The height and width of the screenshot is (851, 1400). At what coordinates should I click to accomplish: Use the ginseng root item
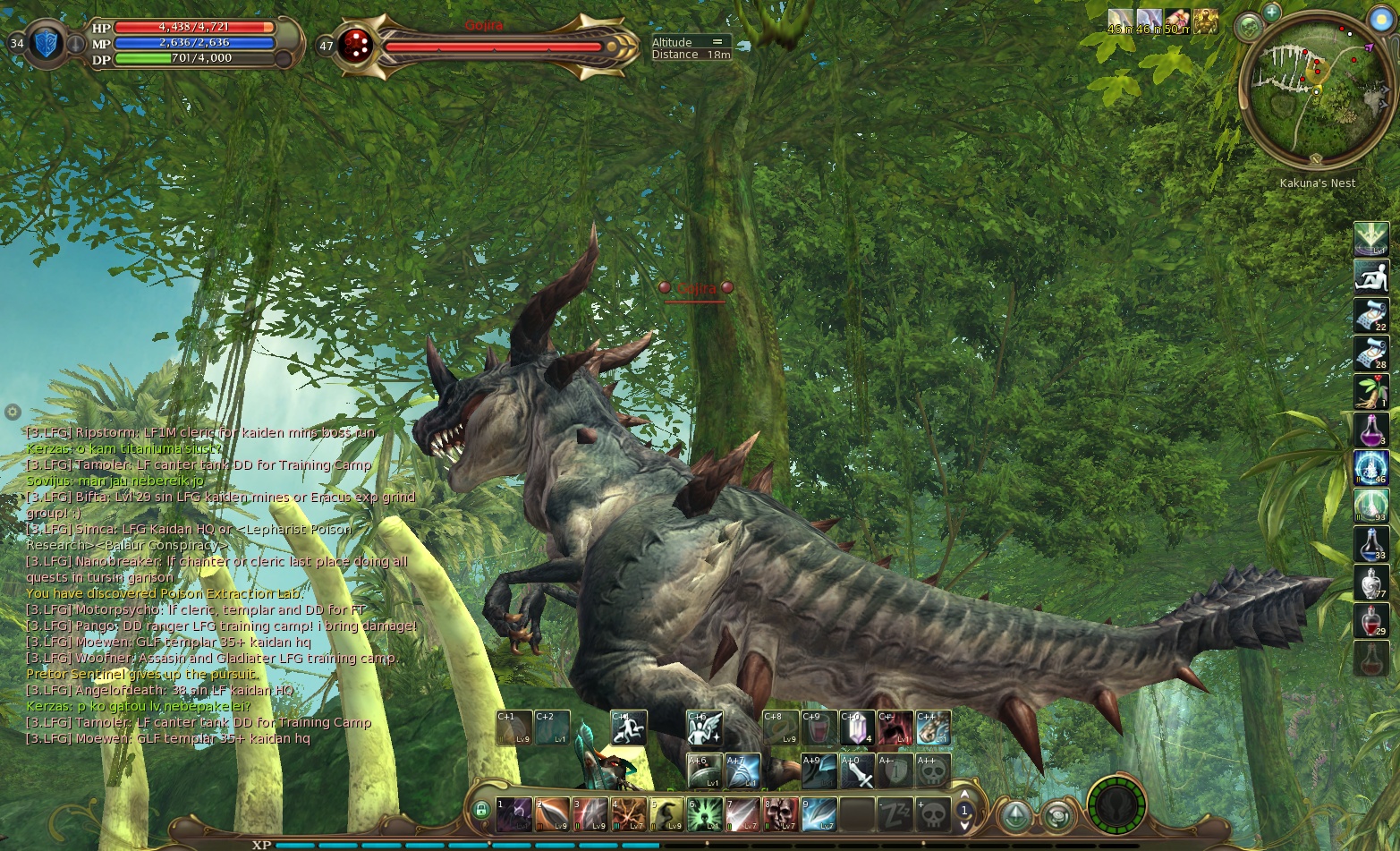click(x=1370, y=391)
